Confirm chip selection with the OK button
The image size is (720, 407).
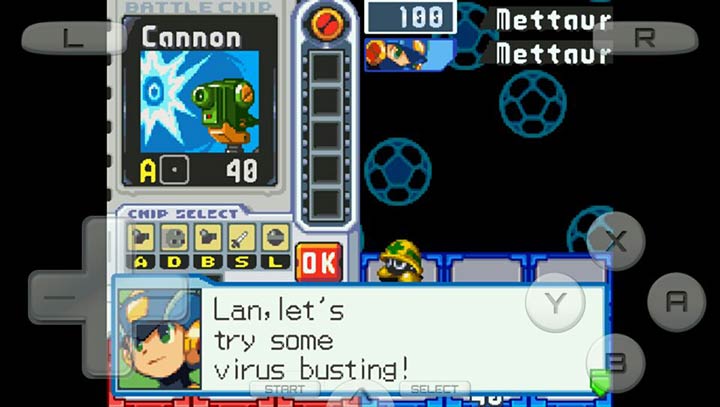318,262
